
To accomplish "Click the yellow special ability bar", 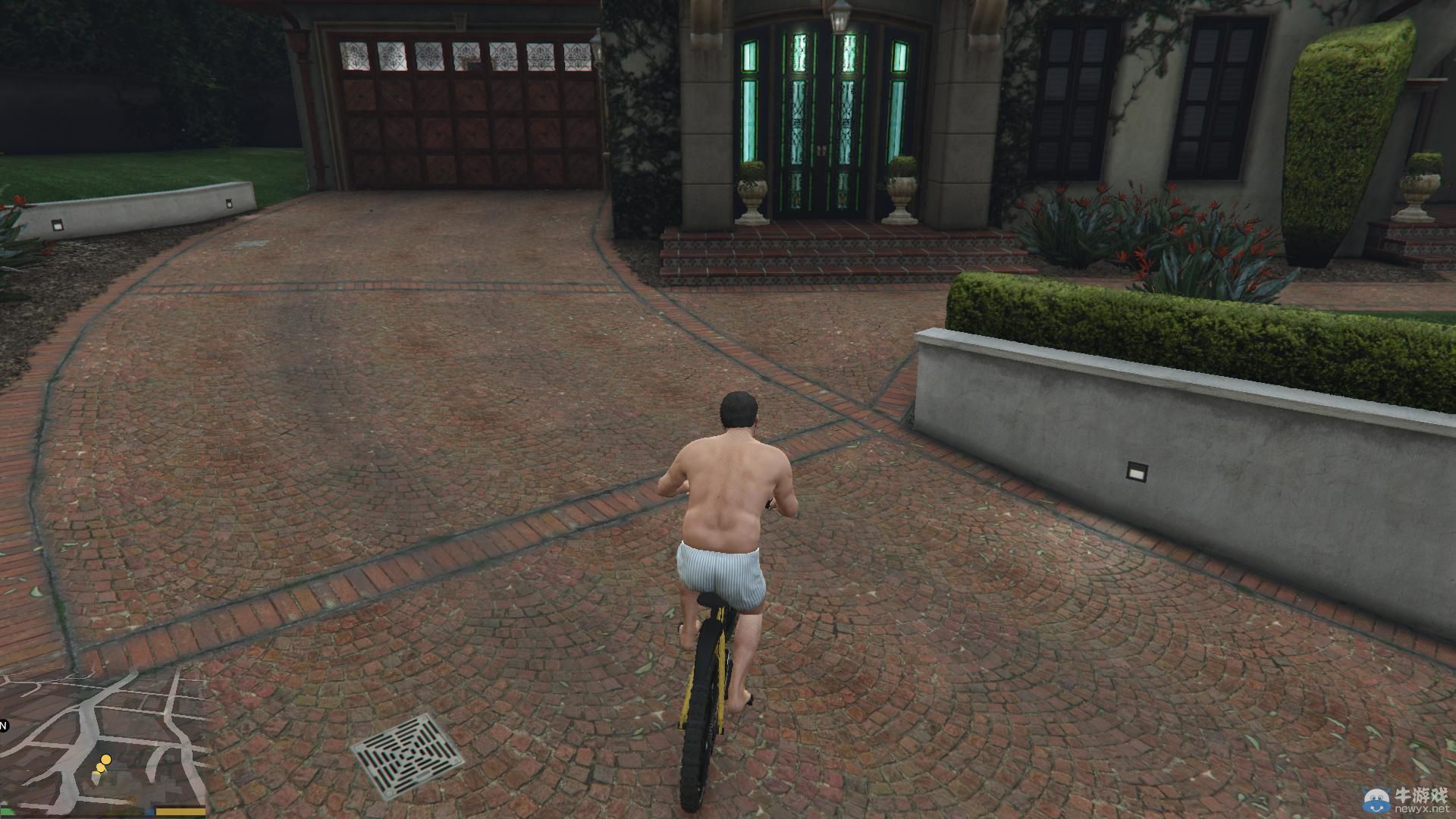I will click(180, 811).
